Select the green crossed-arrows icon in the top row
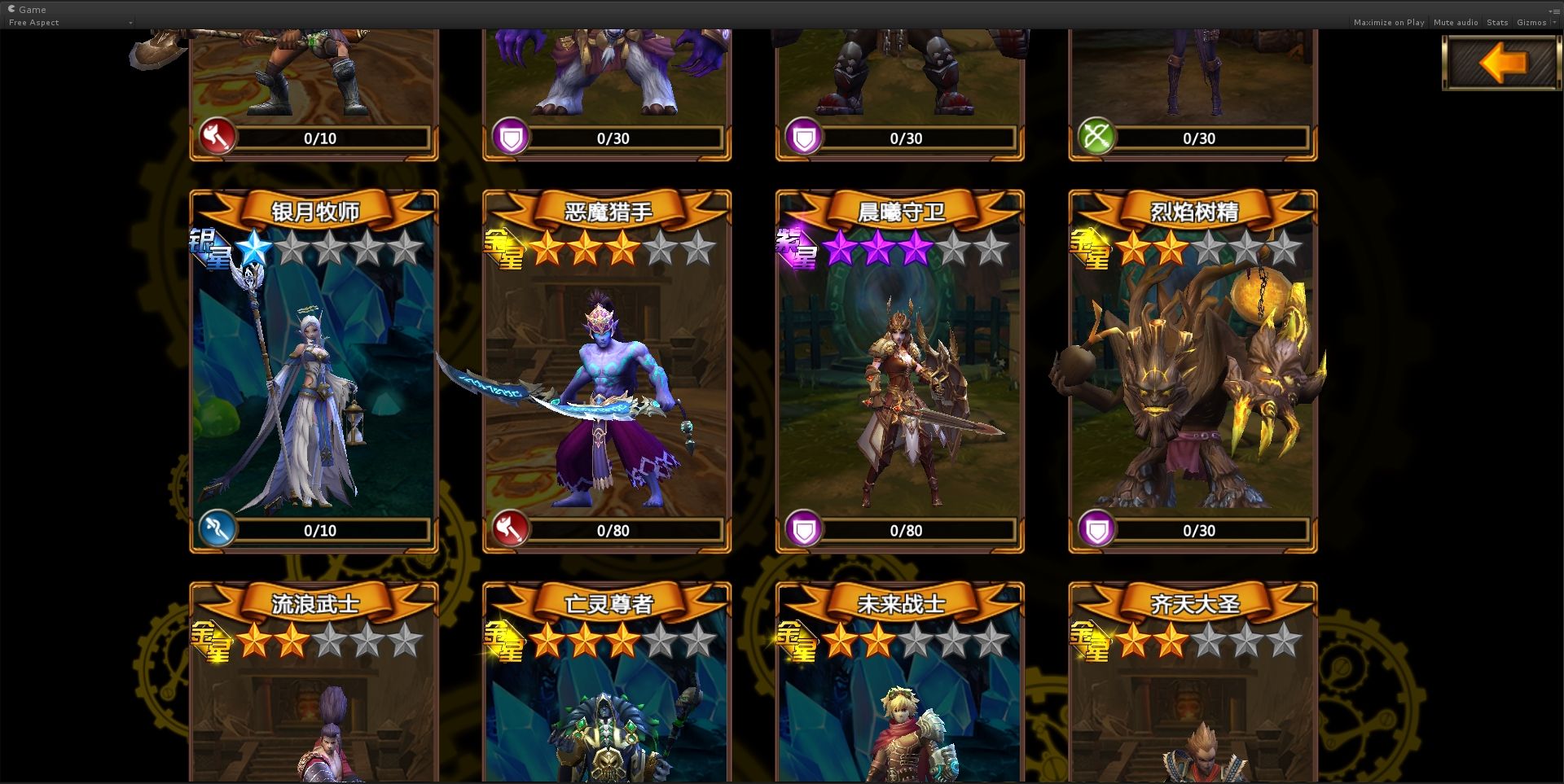This screenshot has height=784, width=1564. tap(1096, 137)
